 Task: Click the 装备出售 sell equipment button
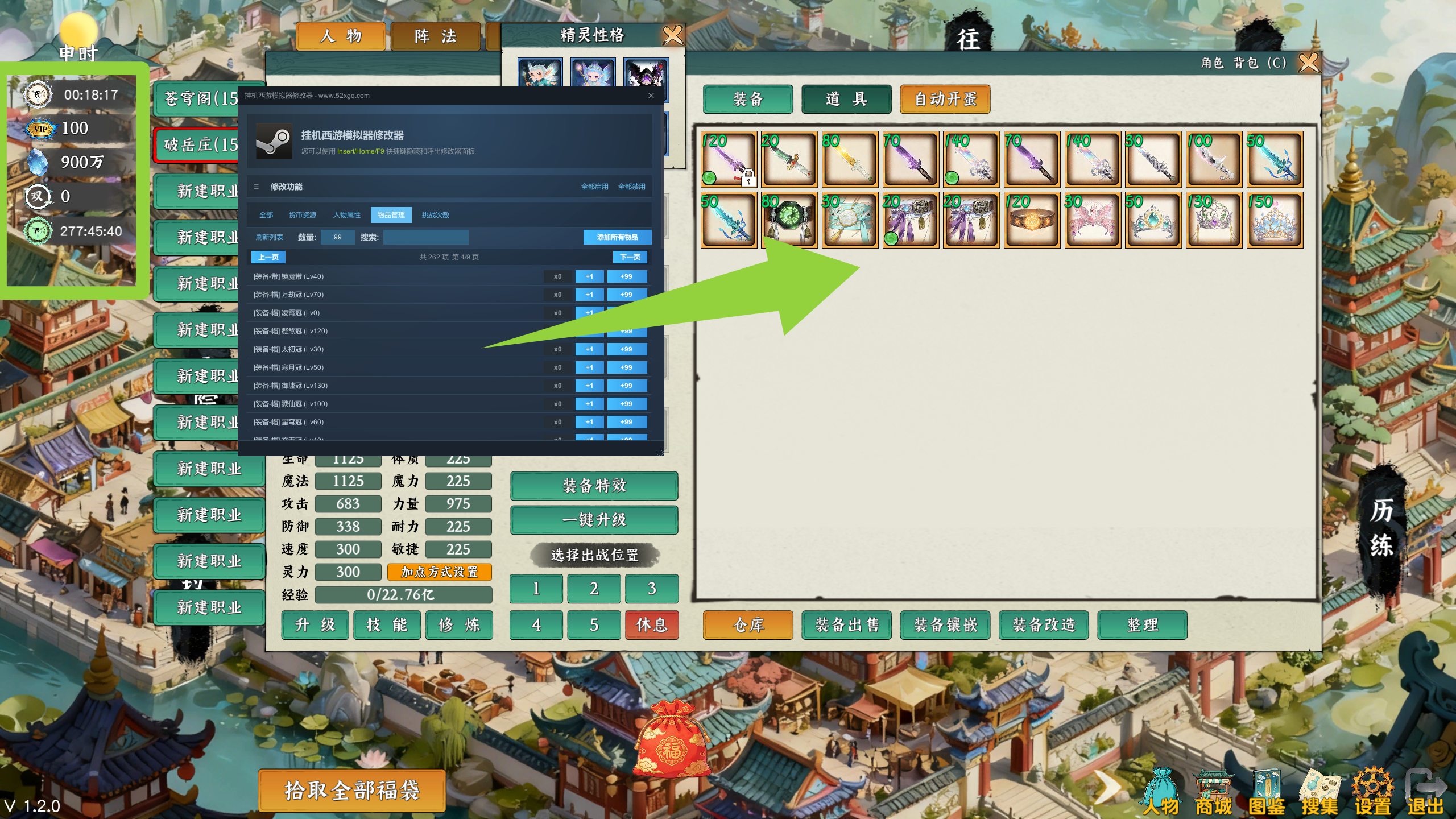tap(846, 625)
